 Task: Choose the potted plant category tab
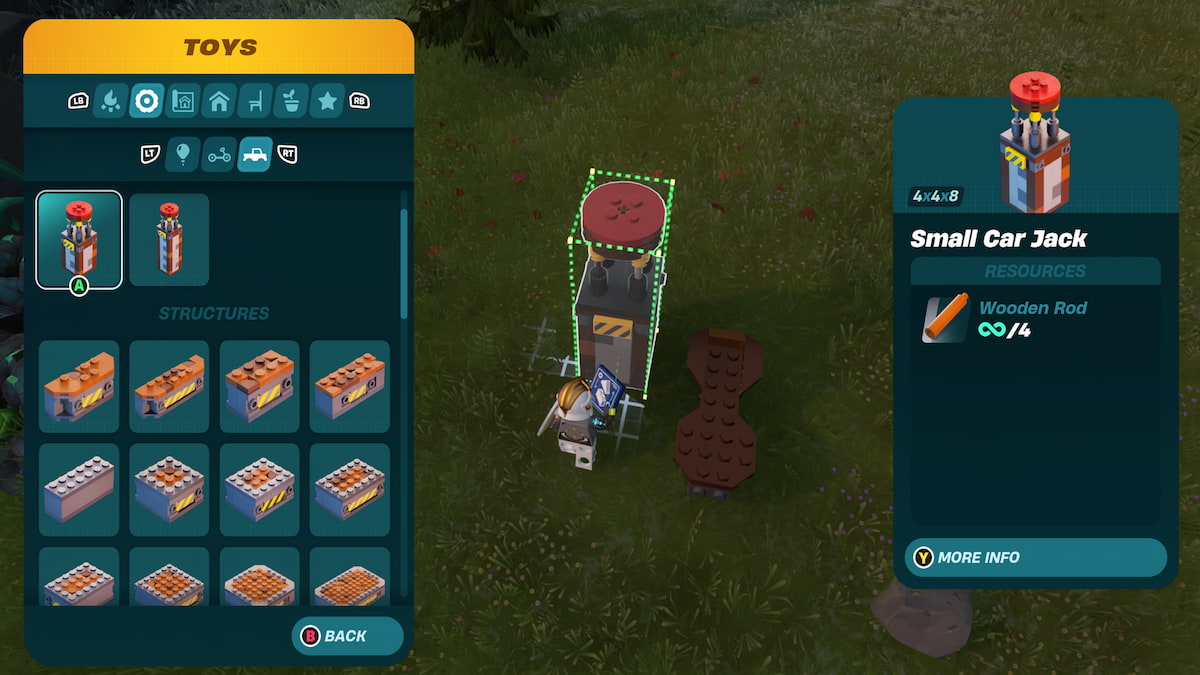[x=291, y=101]
